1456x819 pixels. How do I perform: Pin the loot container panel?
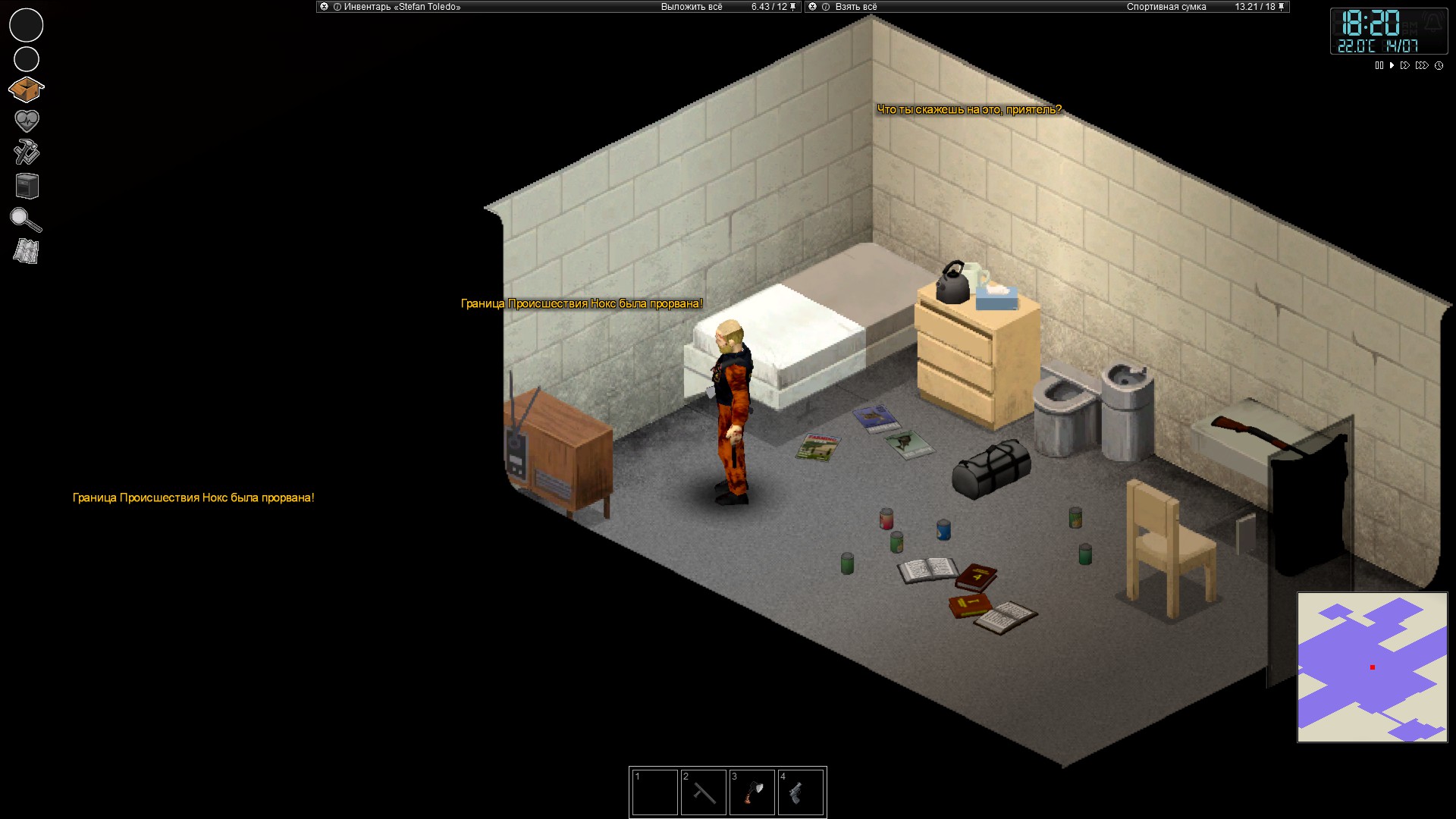click(x=1282, y=7)
